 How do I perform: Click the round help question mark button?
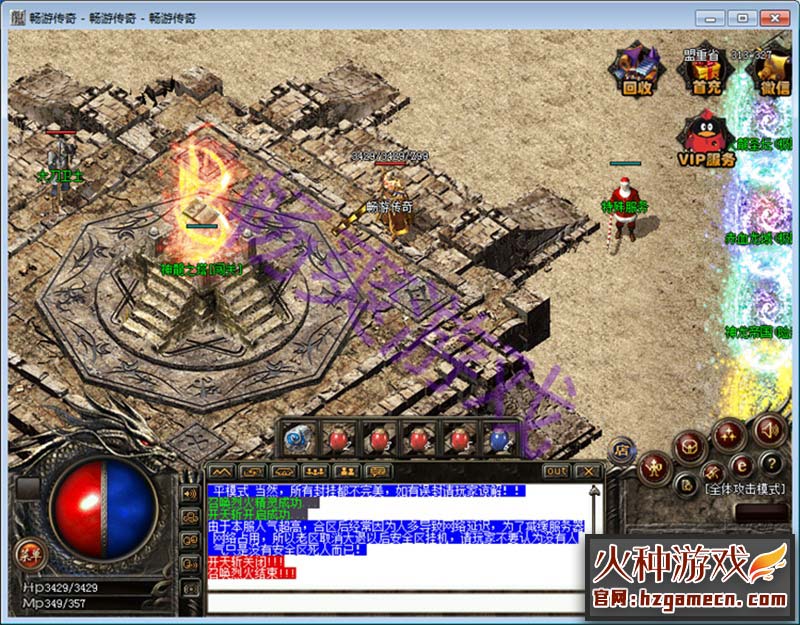pyautogui.click(x=770, y=463)
